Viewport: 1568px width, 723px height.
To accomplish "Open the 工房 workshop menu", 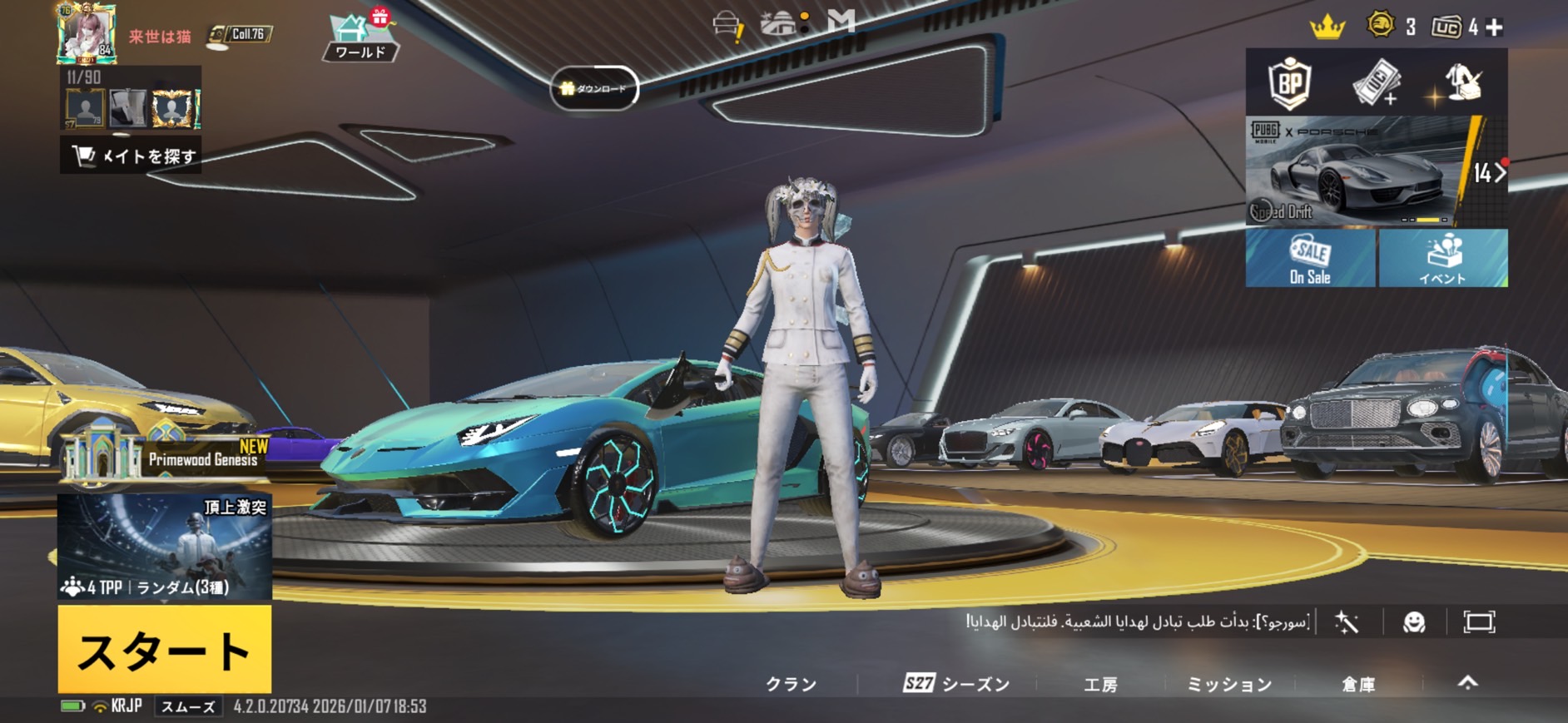I will click(1100, 684).
